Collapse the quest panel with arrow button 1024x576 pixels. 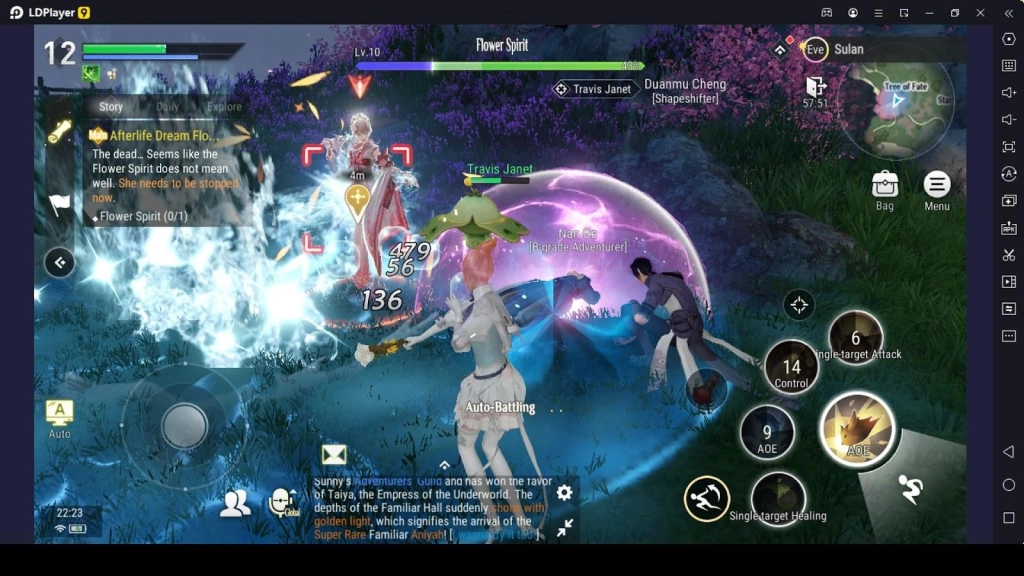pyautogui.click(x=60, y=263)
